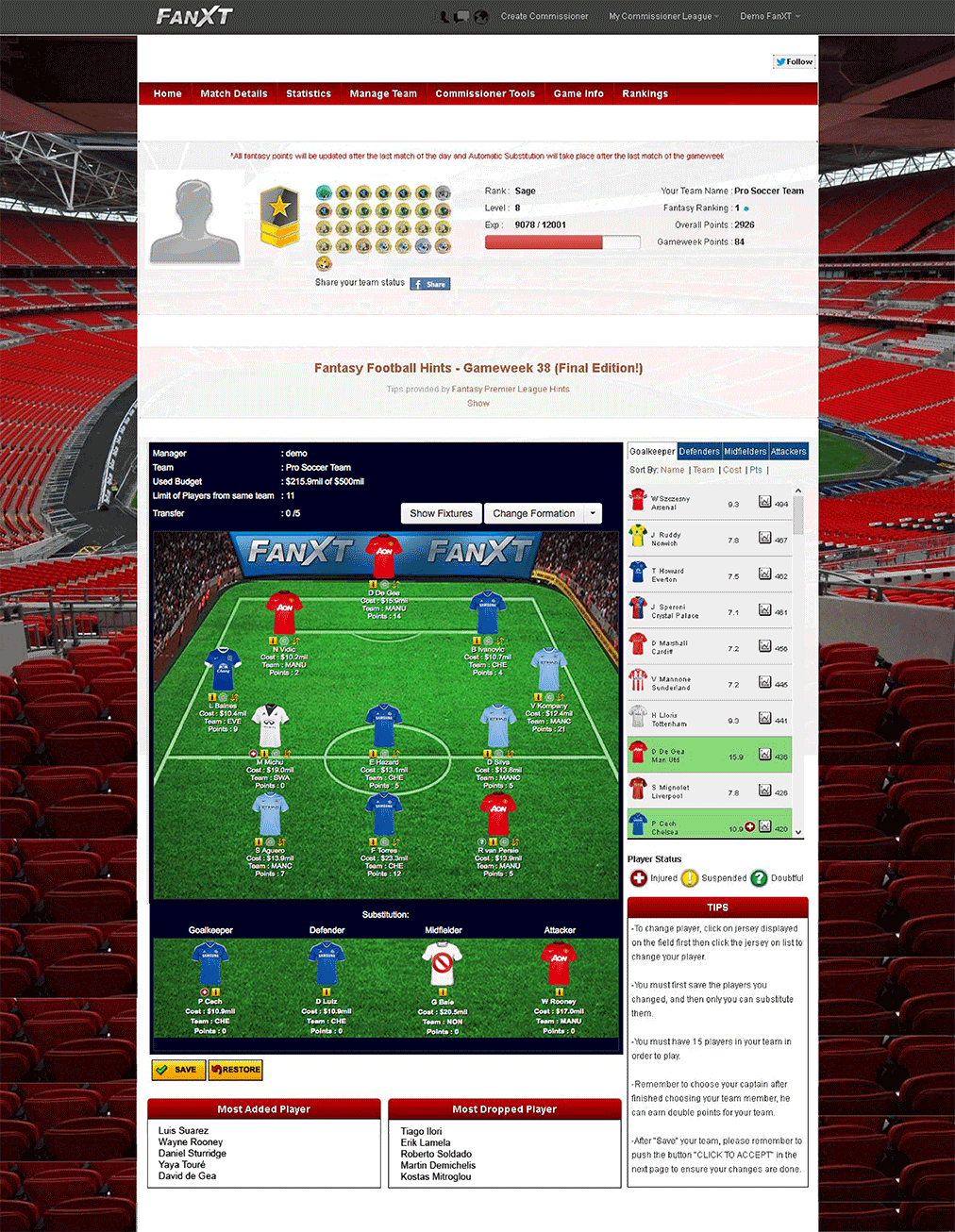This screenshot has height=1232, width=955.
Task: Open Commissioner Tools
Action: click(485, 93)
